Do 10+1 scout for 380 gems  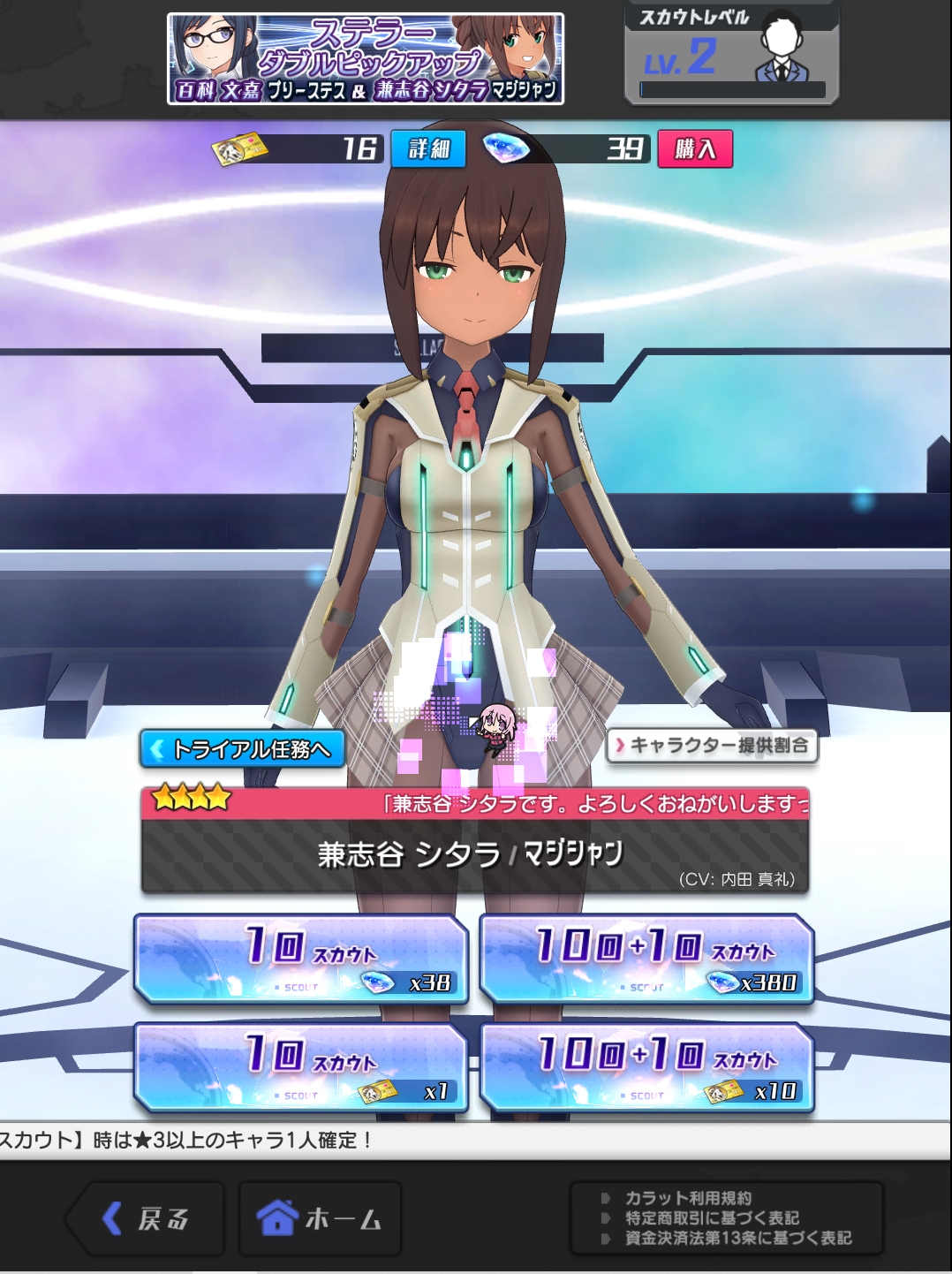(x=646, y=959)
